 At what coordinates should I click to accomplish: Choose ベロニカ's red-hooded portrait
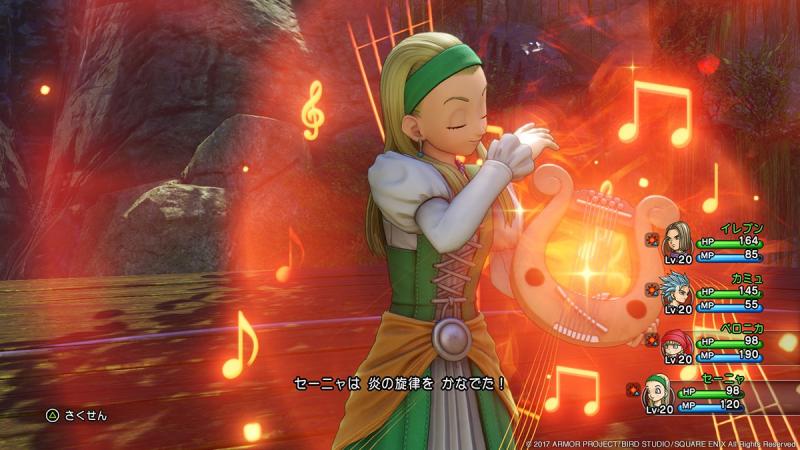tap(677, 343)
